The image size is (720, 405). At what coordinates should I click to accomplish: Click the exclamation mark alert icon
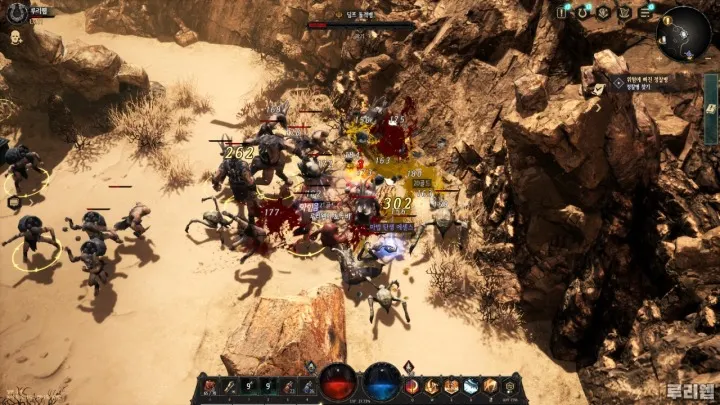tap(562, 13)
